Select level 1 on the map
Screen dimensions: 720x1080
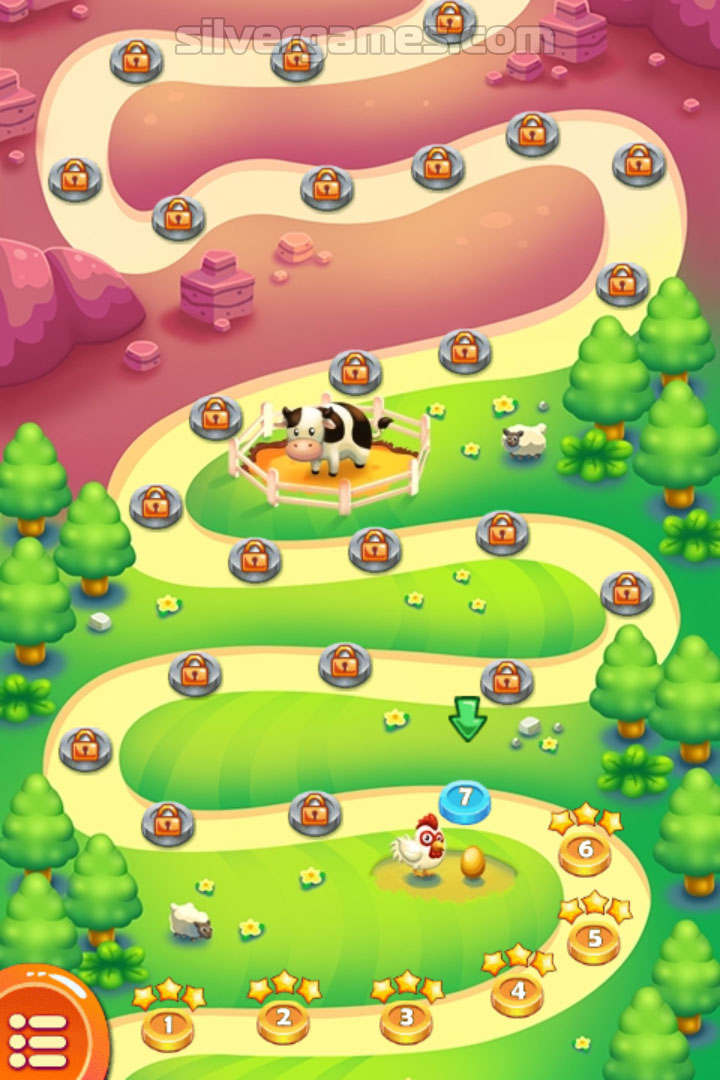[167, 1026]
